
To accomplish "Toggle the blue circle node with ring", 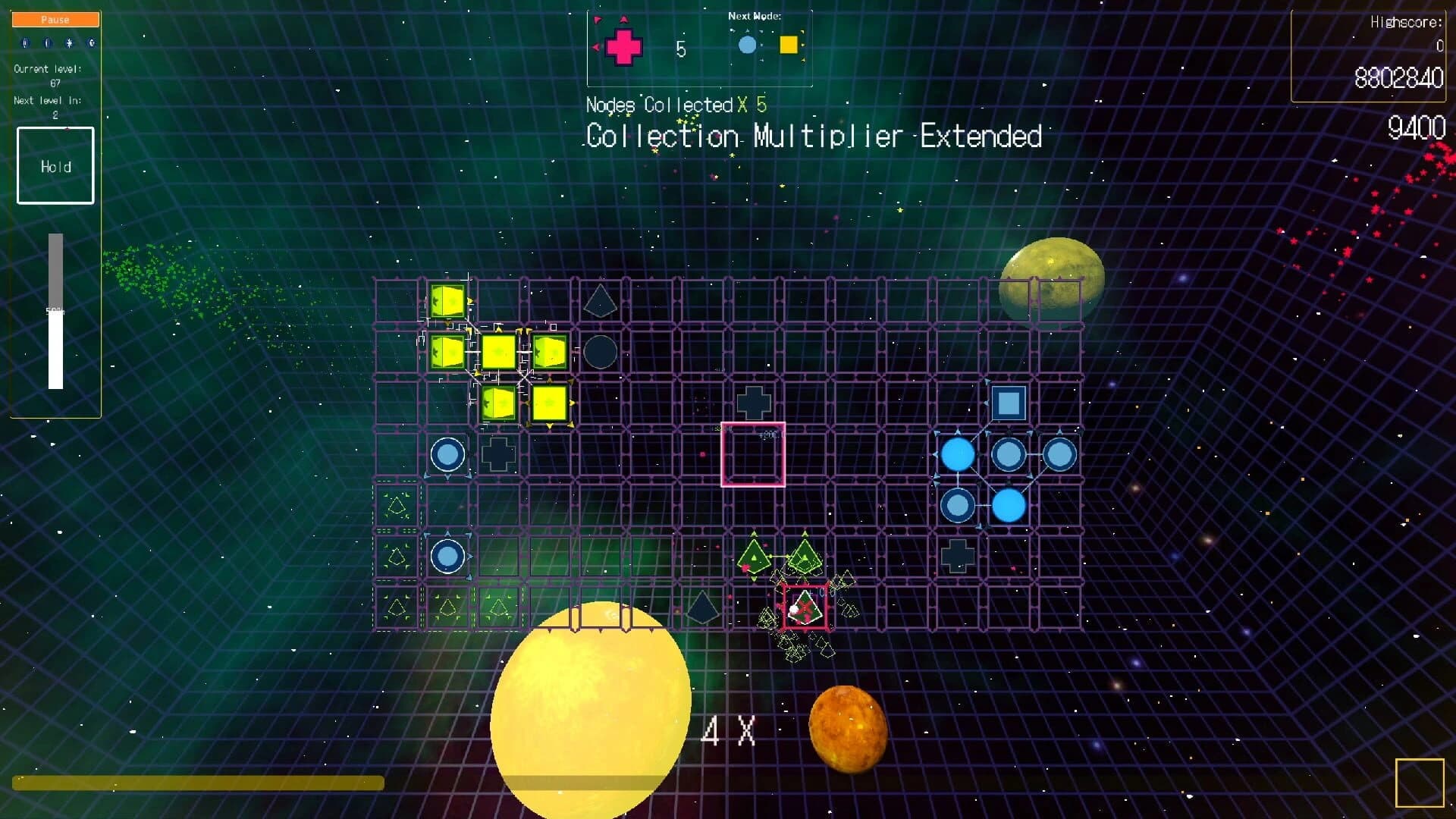I will point(447,453).
